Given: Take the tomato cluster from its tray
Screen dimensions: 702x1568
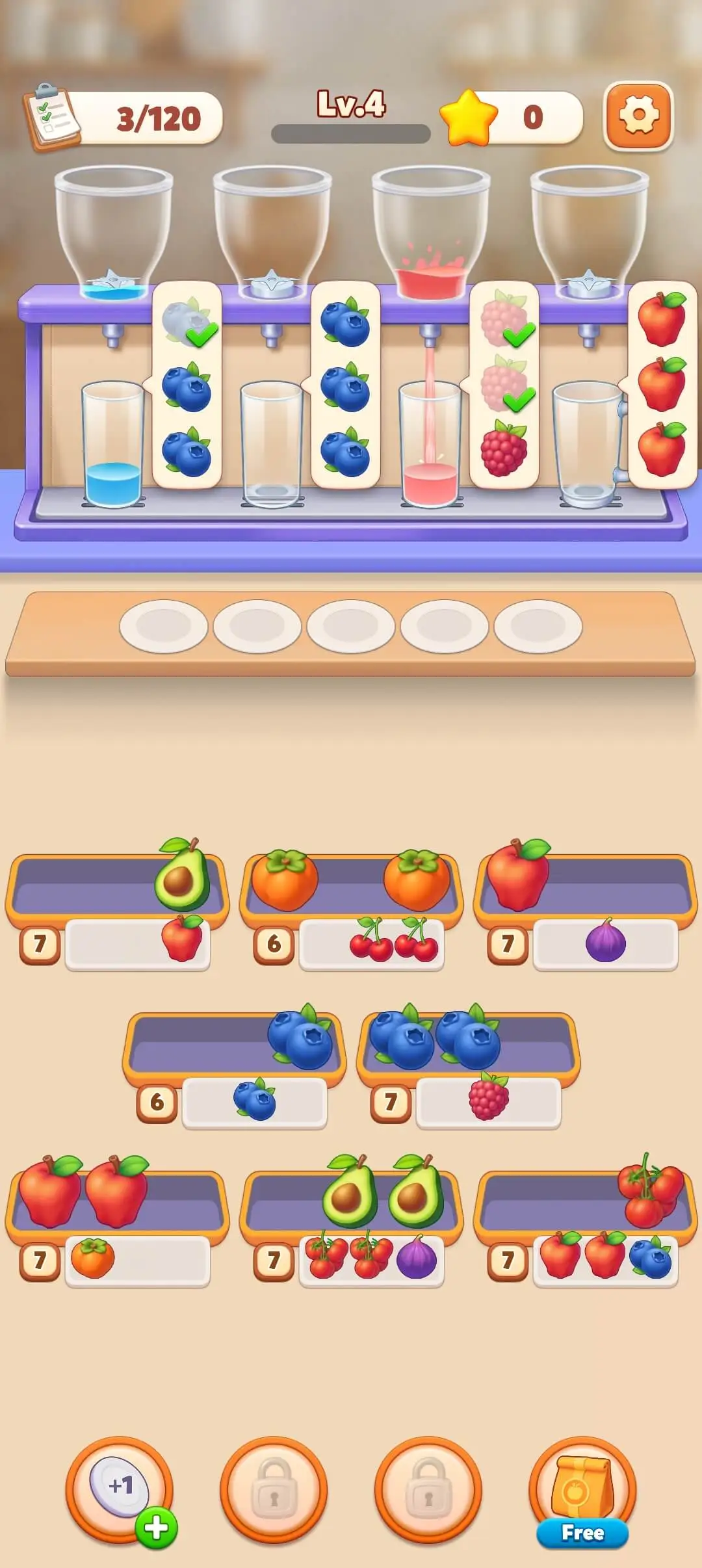Looking at the screenshot, I should [x=650, y=1191].
